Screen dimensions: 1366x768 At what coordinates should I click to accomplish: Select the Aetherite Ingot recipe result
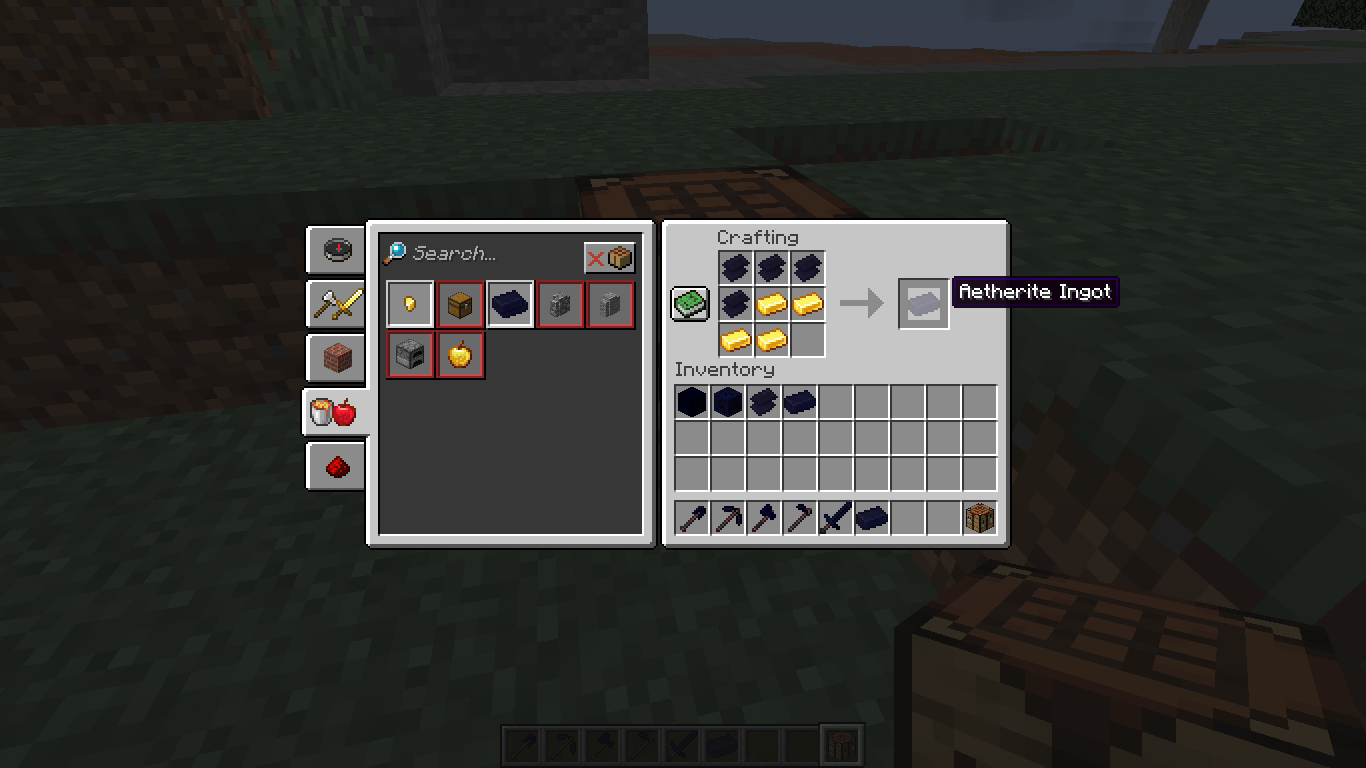pyautogui.click(x=510, y=303)
